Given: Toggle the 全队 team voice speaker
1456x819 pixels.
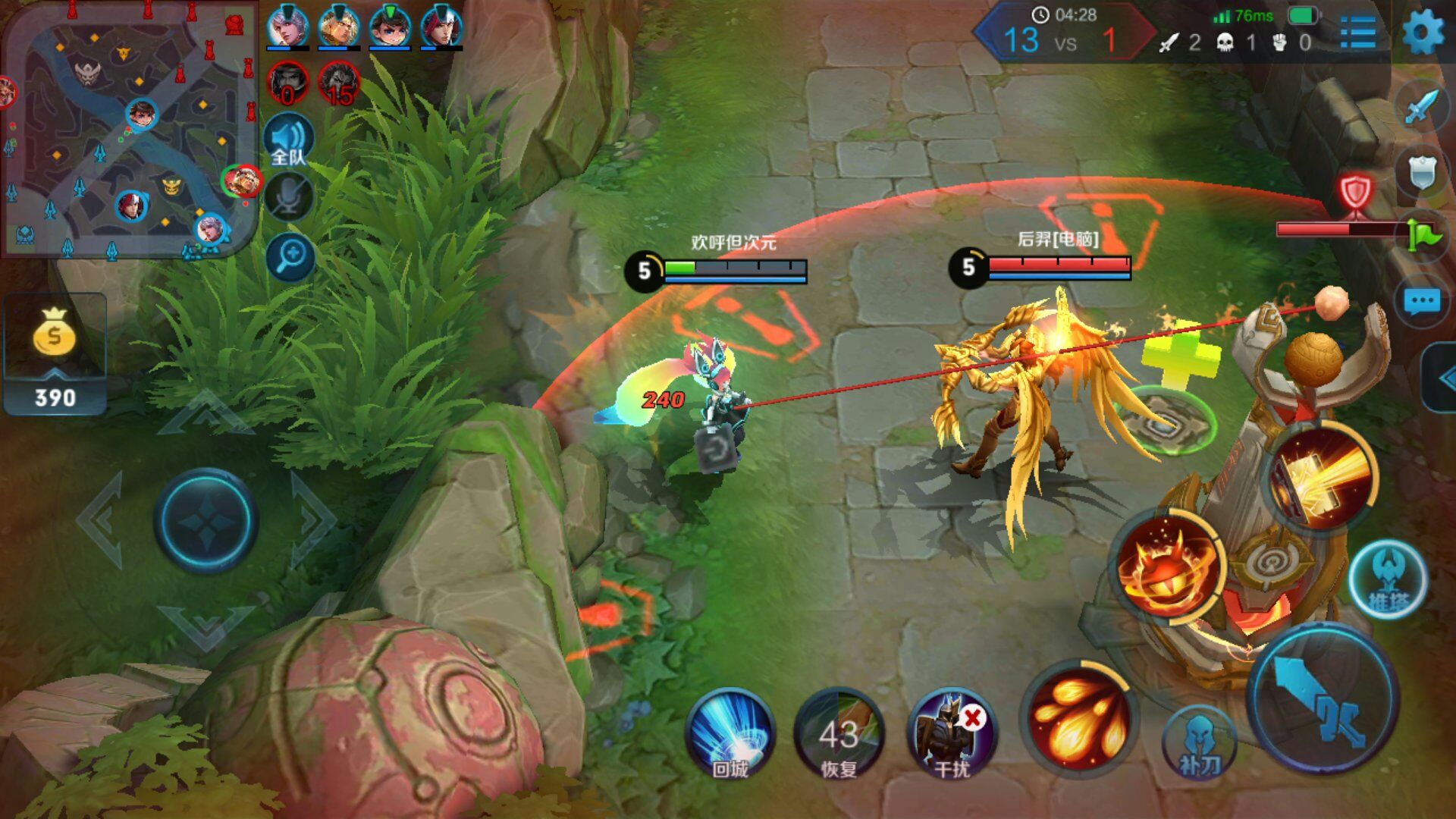Looking at the screenshot, I should tap(288, 142).
